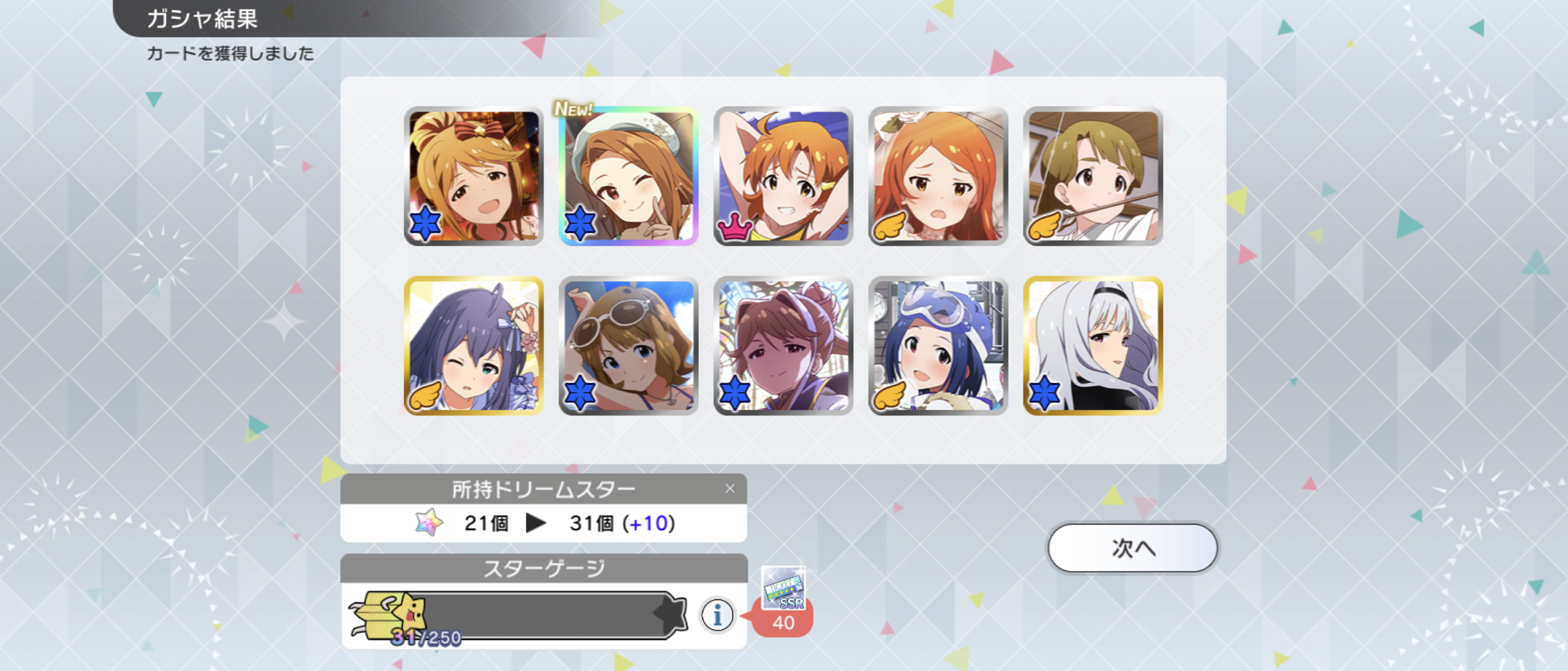Close the Dream Star panel with ×
The height and width of the screenshot is (671, 1568).
coord(729,489)
